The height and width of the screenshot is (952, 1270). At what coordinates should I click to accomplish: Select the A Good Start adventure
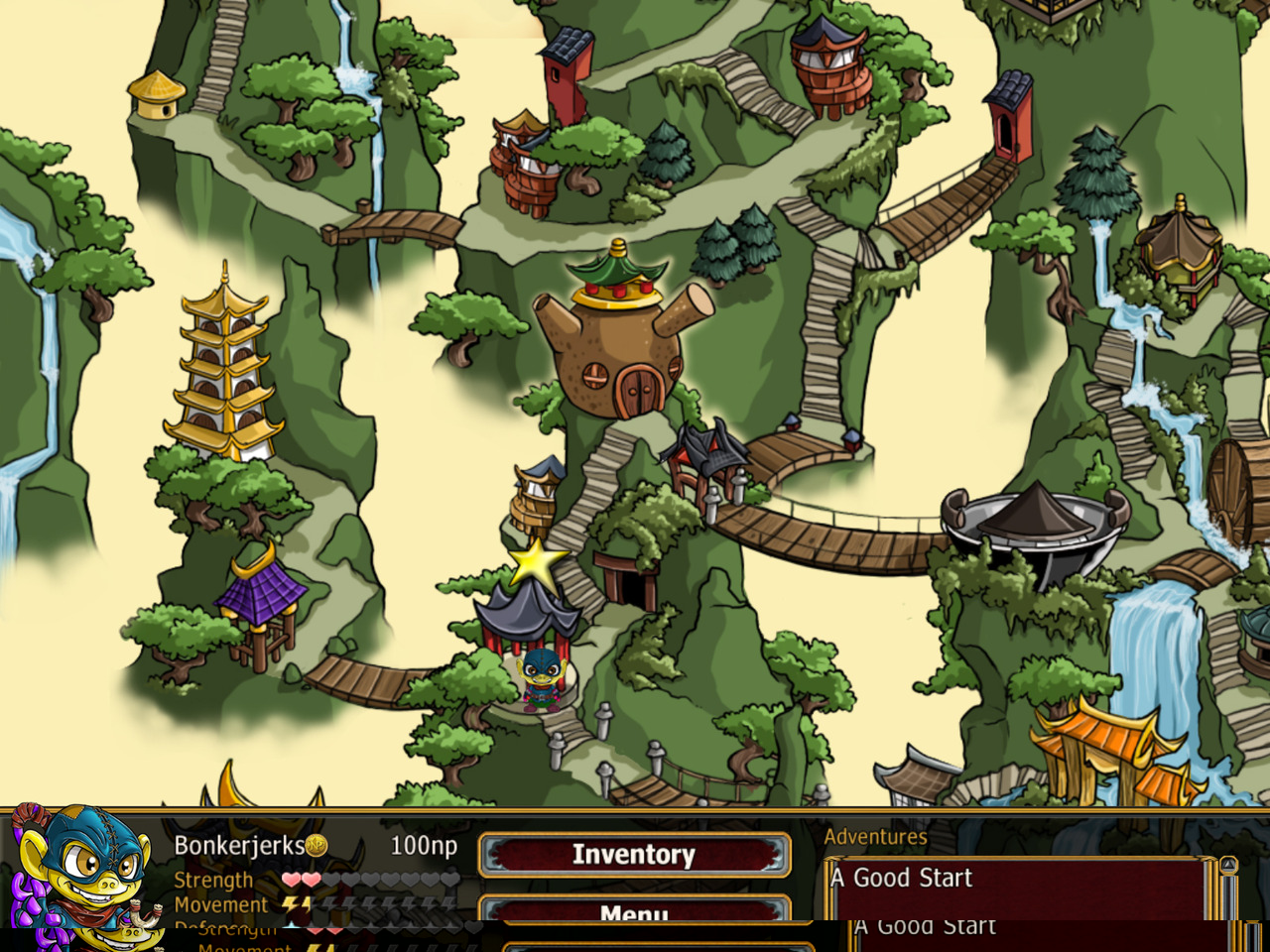901,878
